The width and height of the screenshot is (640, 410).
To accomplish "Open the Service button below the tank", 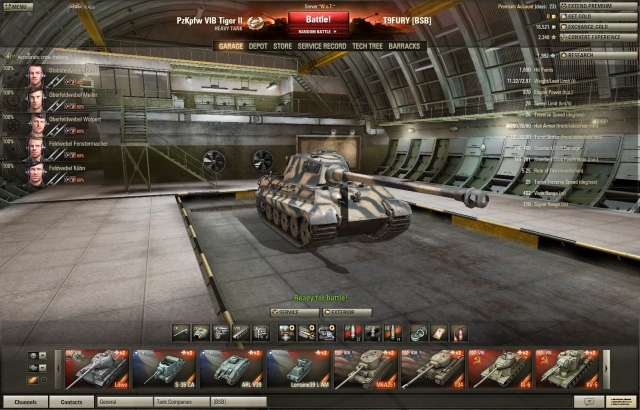I will tap(294, 313).
